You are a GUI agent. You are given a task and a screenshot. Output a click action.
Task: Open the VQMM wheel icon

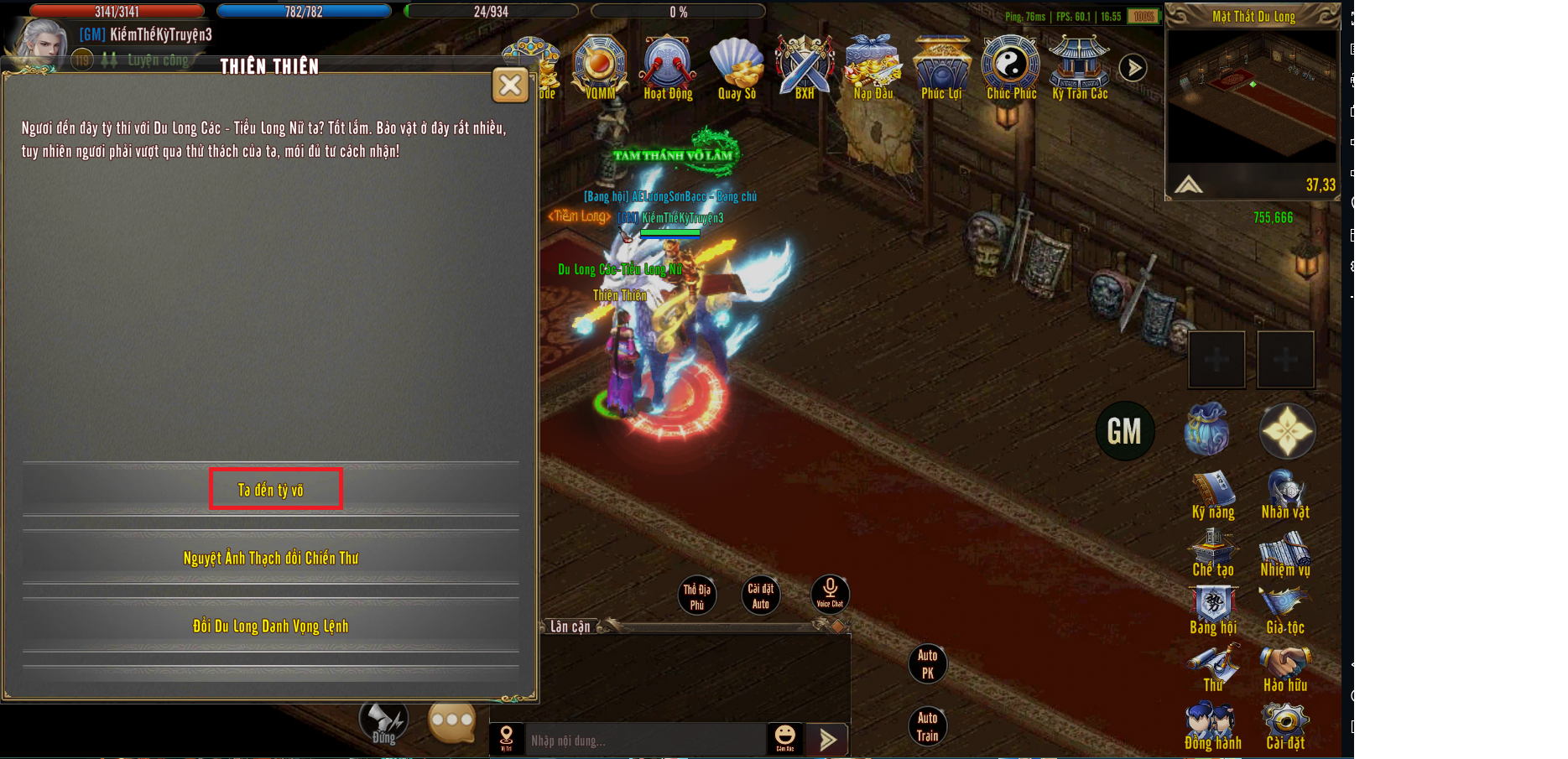click(x=599, y=67)
